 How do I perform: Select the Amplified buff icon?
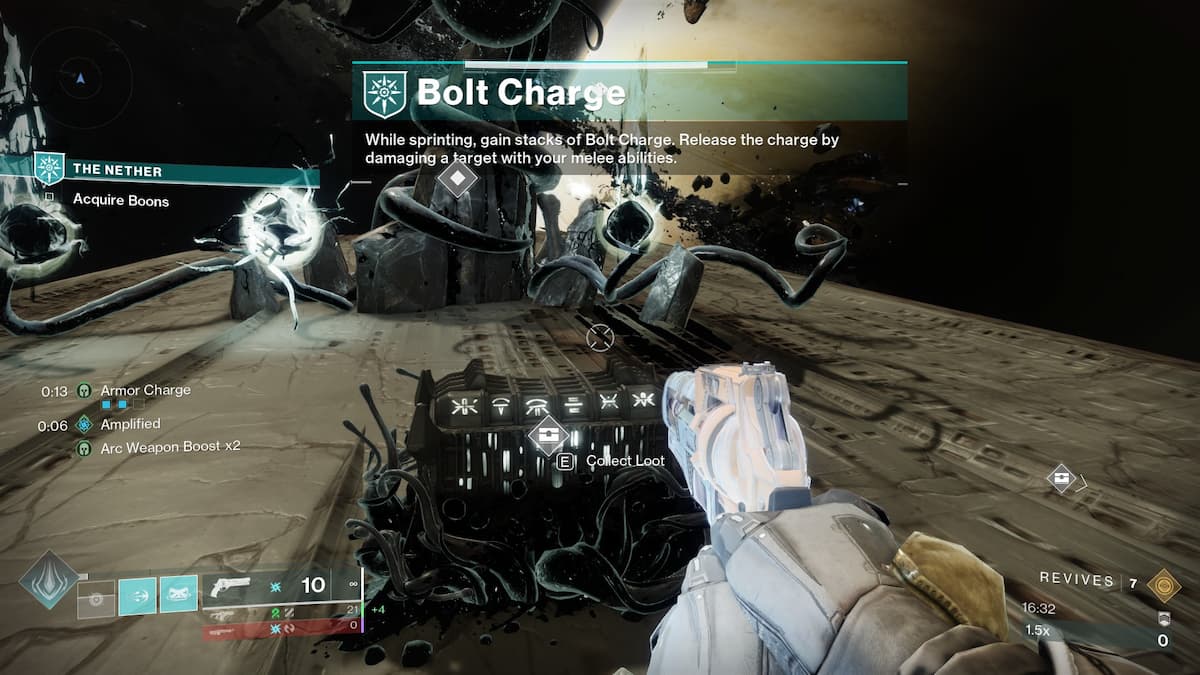coord(85,425)
